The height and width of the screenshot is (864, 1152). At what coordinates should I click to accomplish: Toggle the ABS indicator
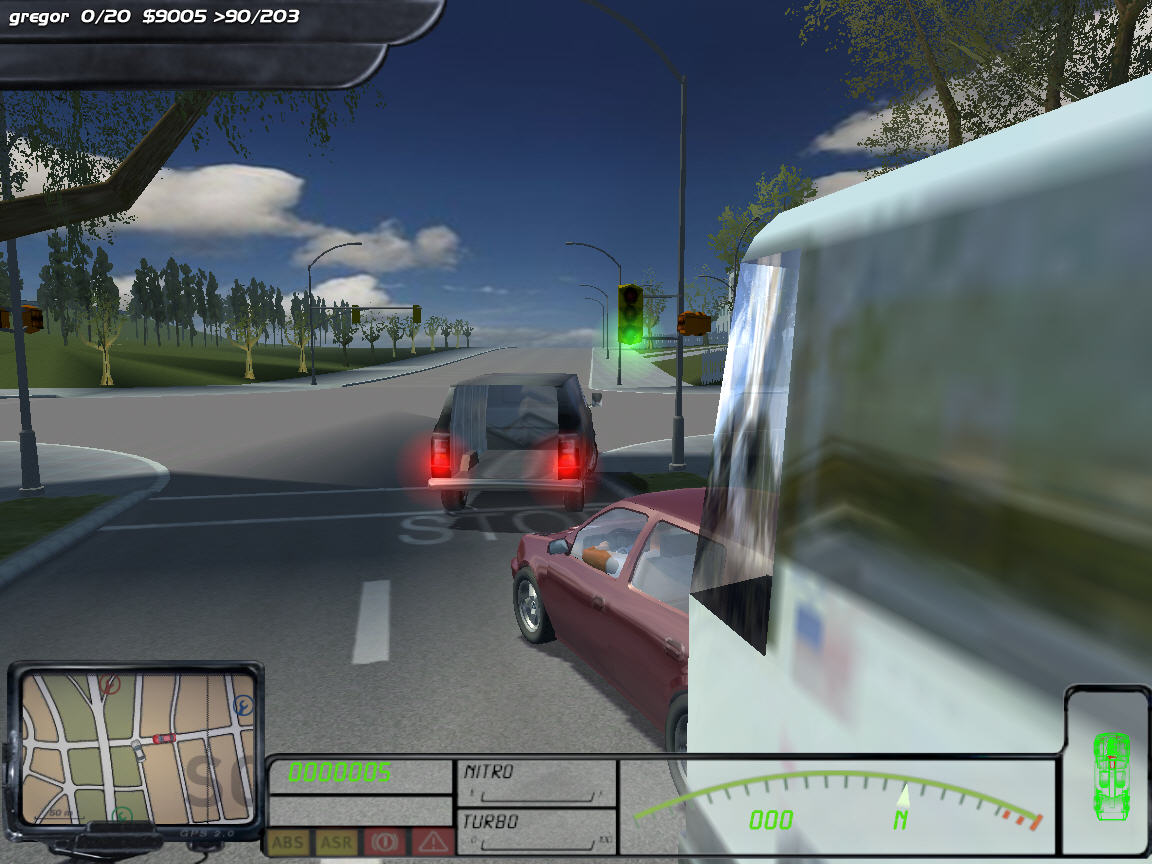[288, 842]
